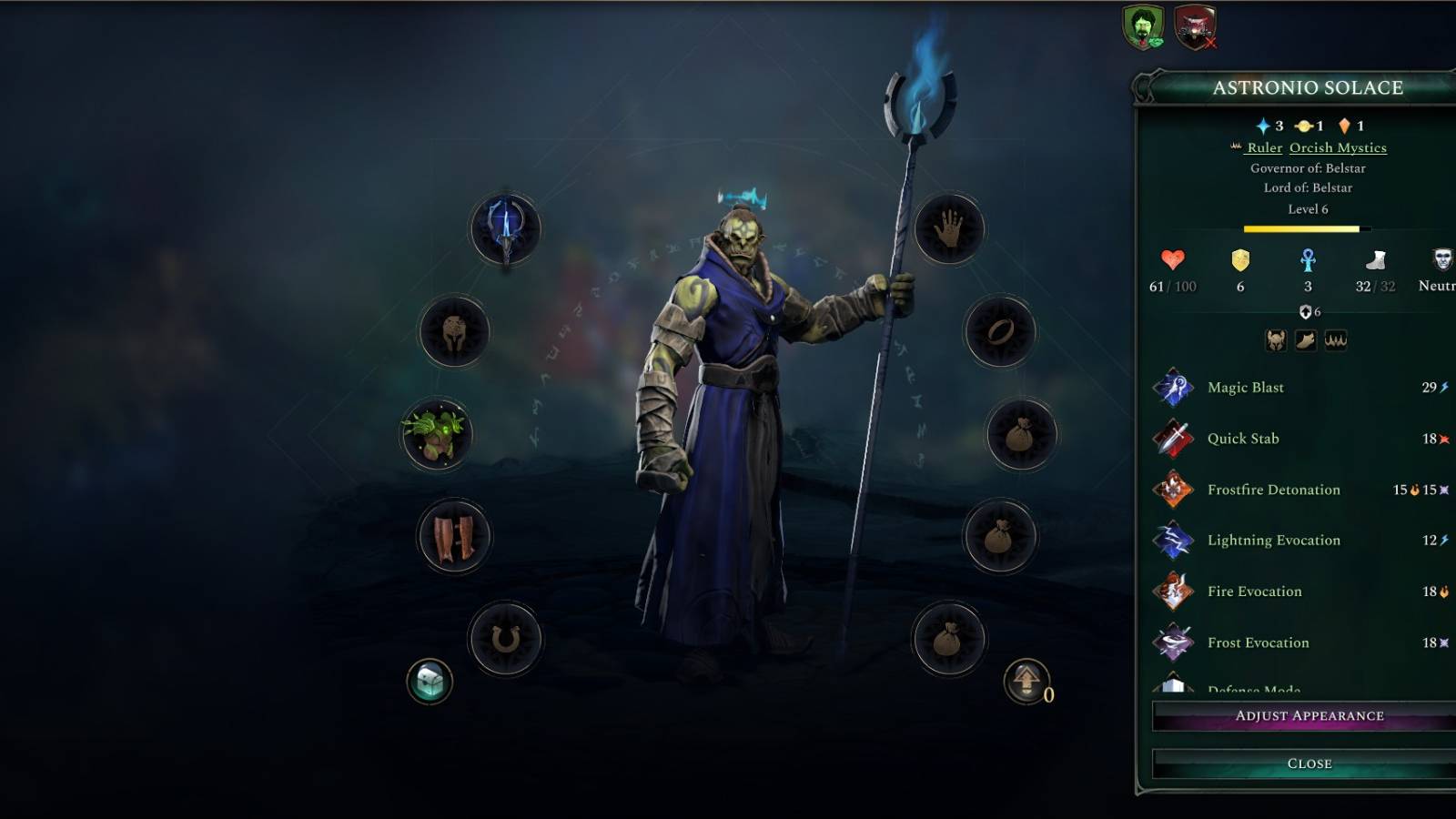The width and height of the screenshot is (1456, 819).
Task: Toggle the boot trait icon below stats
Action: pyautogui.click(x=1306, y=340)
